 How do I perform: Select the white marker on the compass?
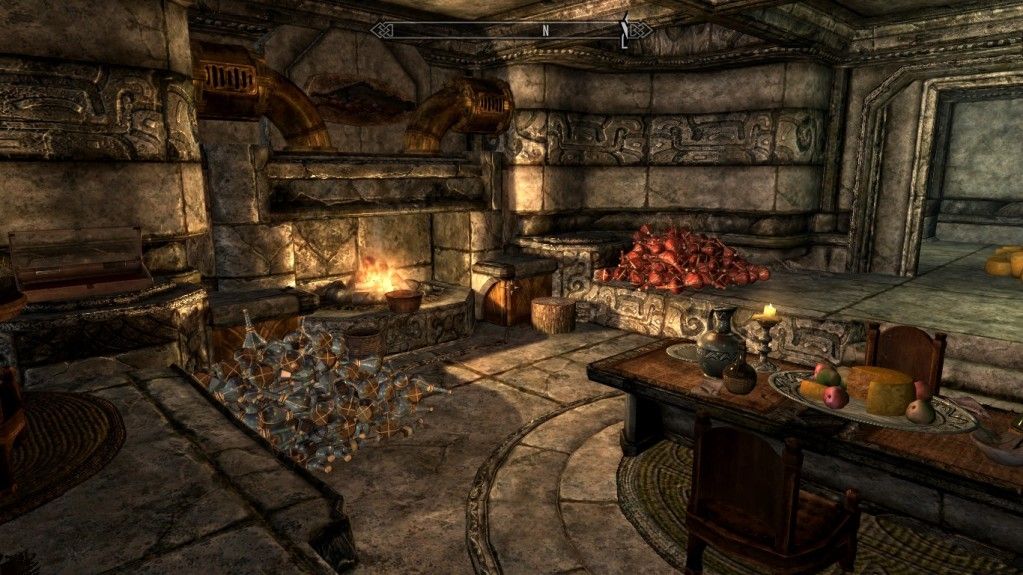click(x=625, y=31)
